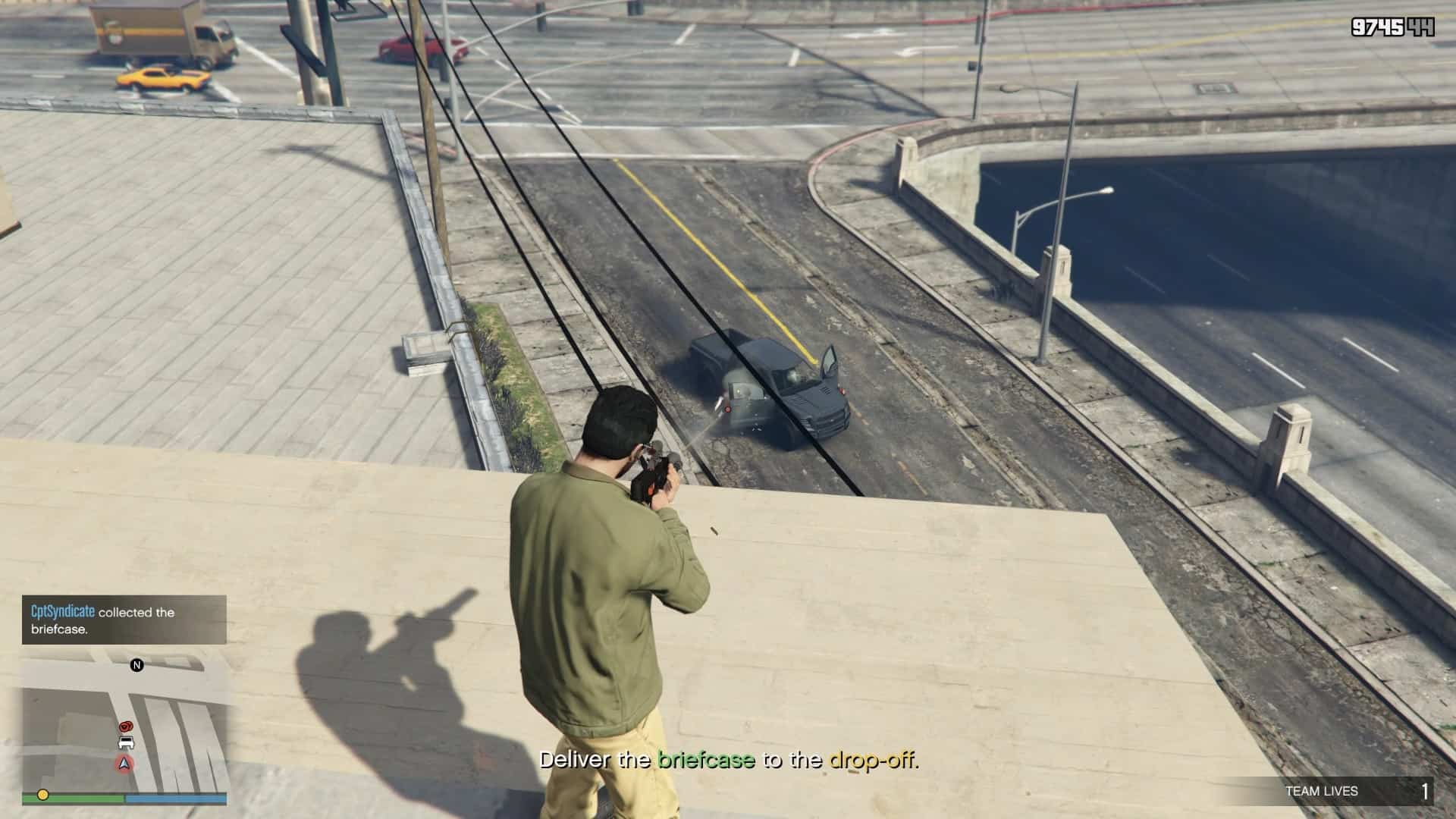The height and width of the screenshot is (819, 1456).
Task: Select the player arrow marker on minimap
Action: pyautogui.click(x=124, y=763)
